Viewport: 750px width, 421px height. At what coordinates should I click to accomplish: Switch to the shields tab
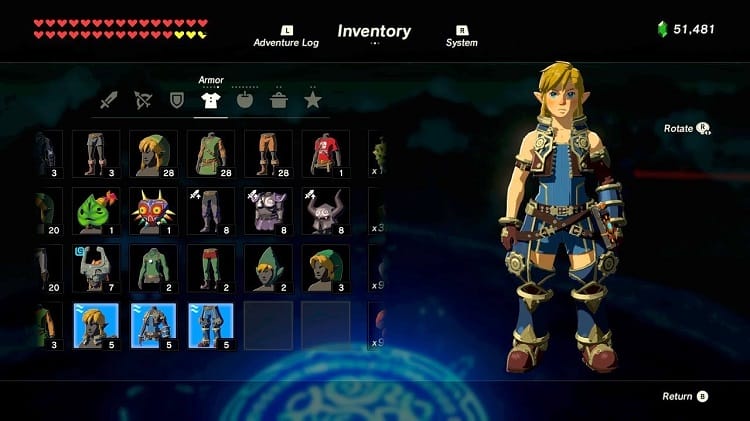(178, 100)
